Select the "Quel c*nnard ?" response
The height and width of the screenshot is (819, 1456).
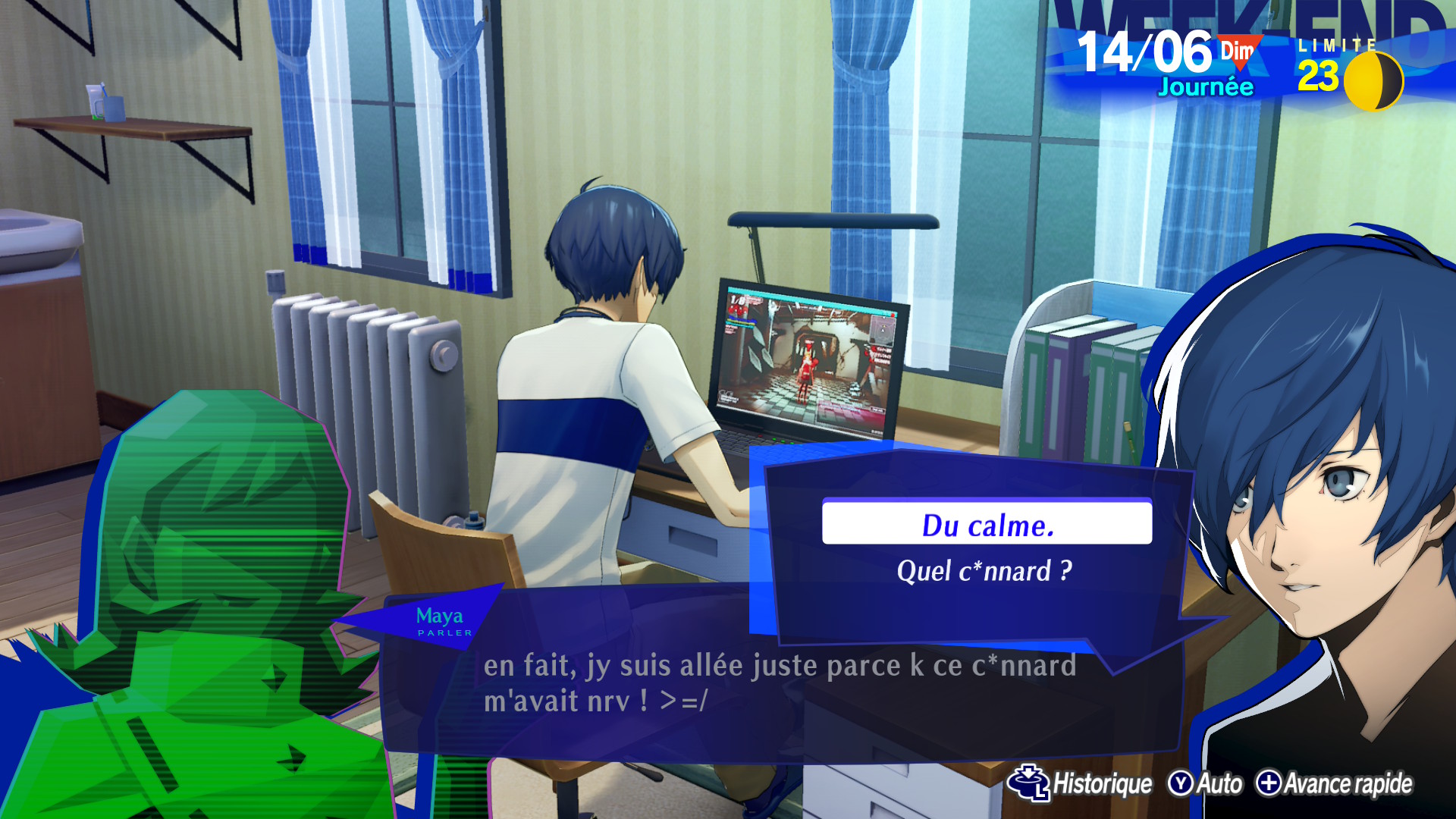[x=984, y=571]
